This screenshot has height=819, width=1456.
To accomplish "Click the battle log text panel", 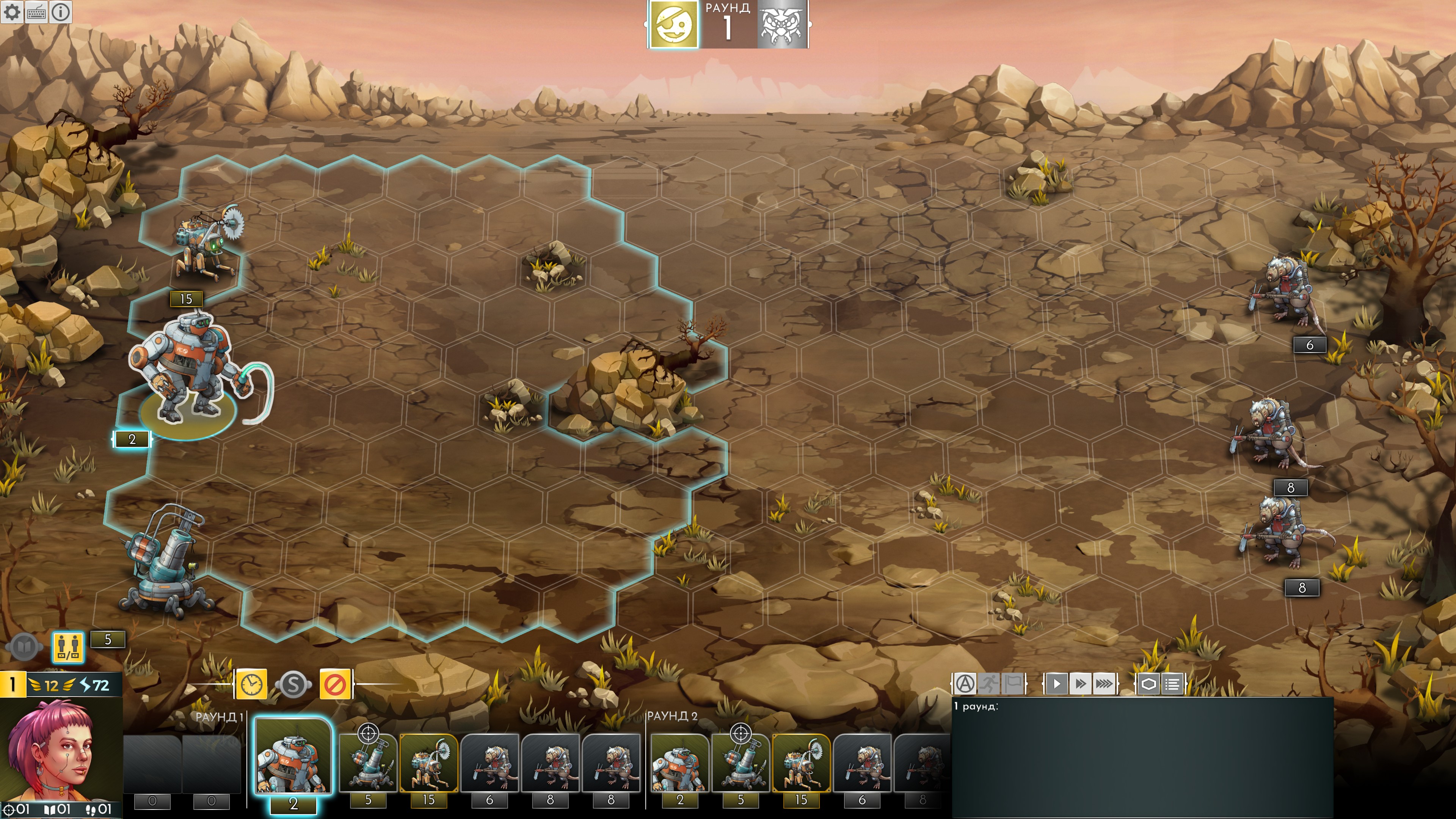I will pyautogui.click(x=1142, y=758).
